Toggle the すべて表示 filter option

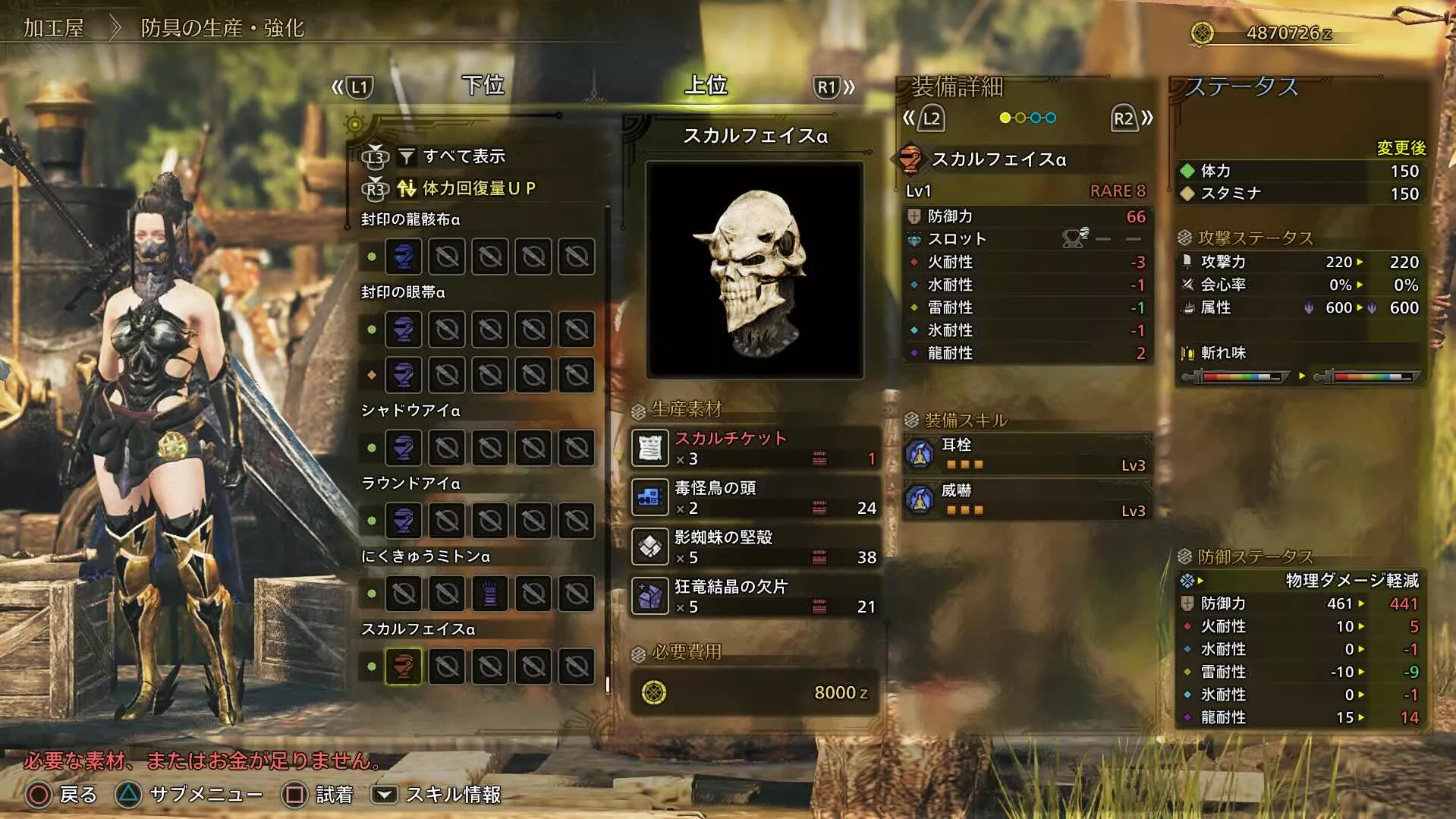point(464,156)
